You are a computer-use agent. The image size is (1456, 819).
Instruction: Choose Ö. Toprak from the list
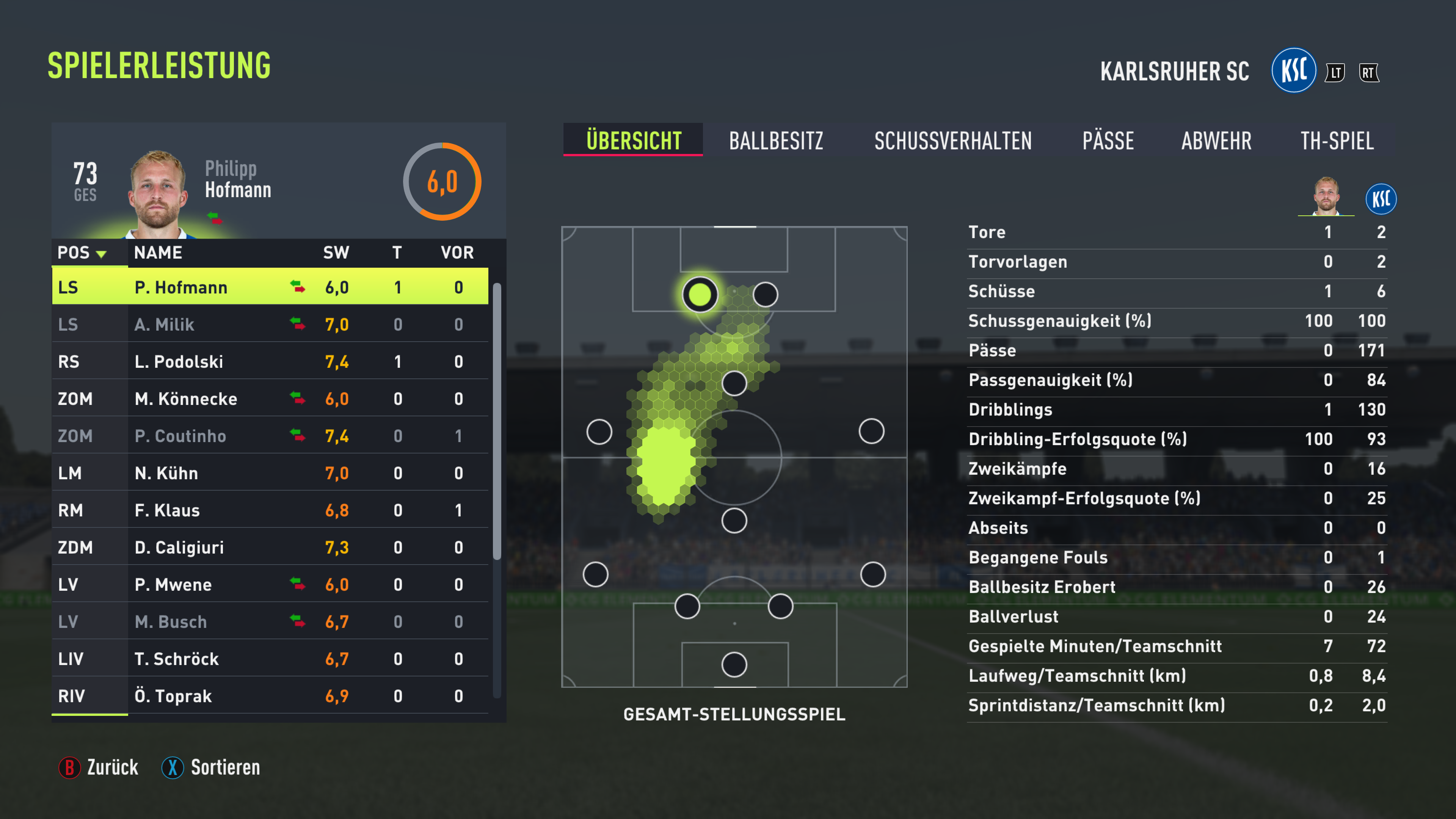[270, 696]
